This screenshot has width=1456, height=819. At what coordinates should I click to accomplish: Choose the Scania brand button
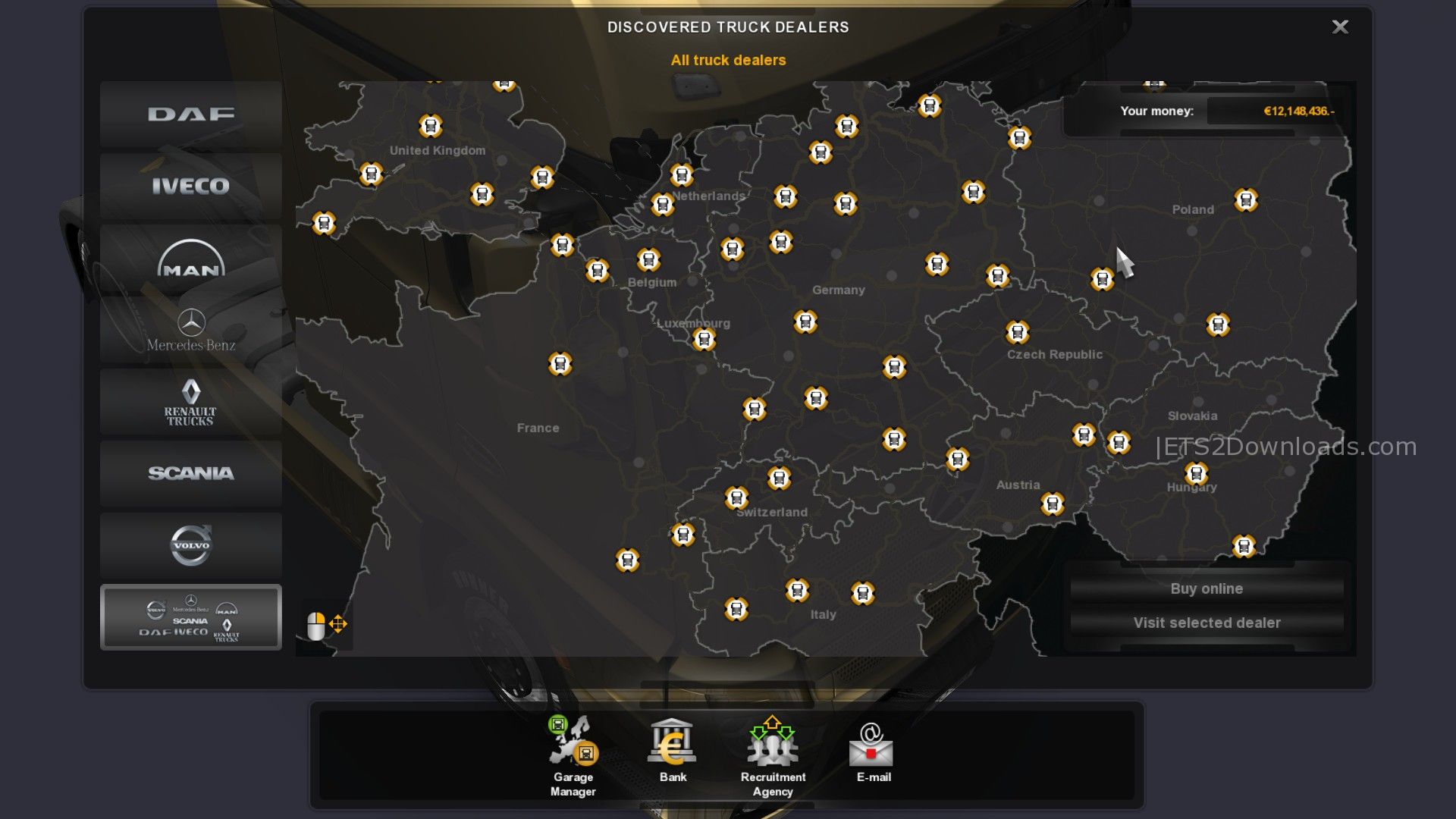(x=190, y=473)
